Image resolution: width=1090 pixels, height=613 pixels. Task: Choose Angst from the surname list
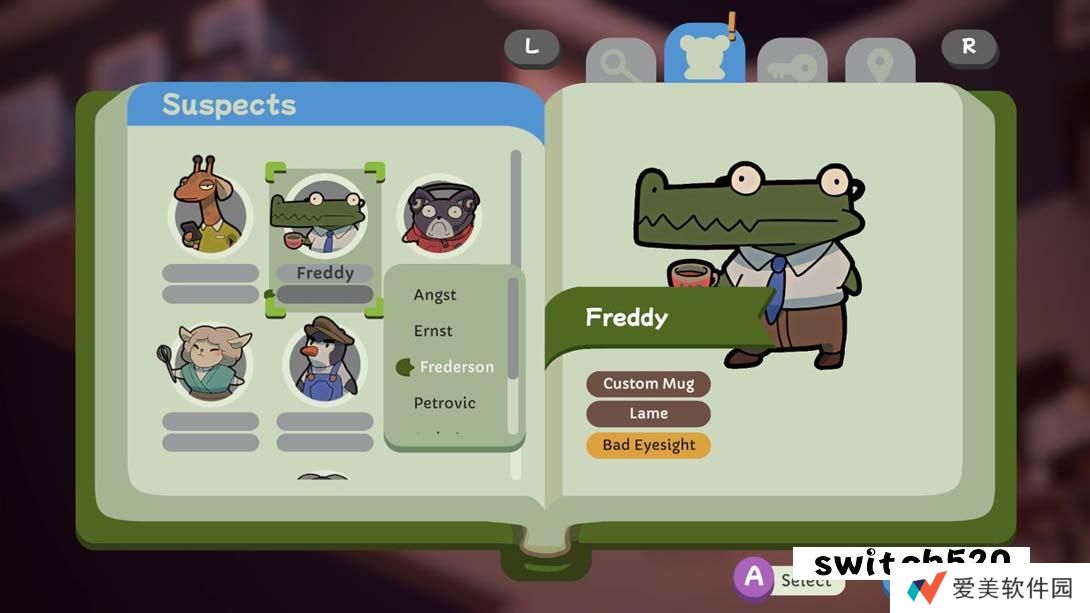pyautogui.click(x=435, y=295)
